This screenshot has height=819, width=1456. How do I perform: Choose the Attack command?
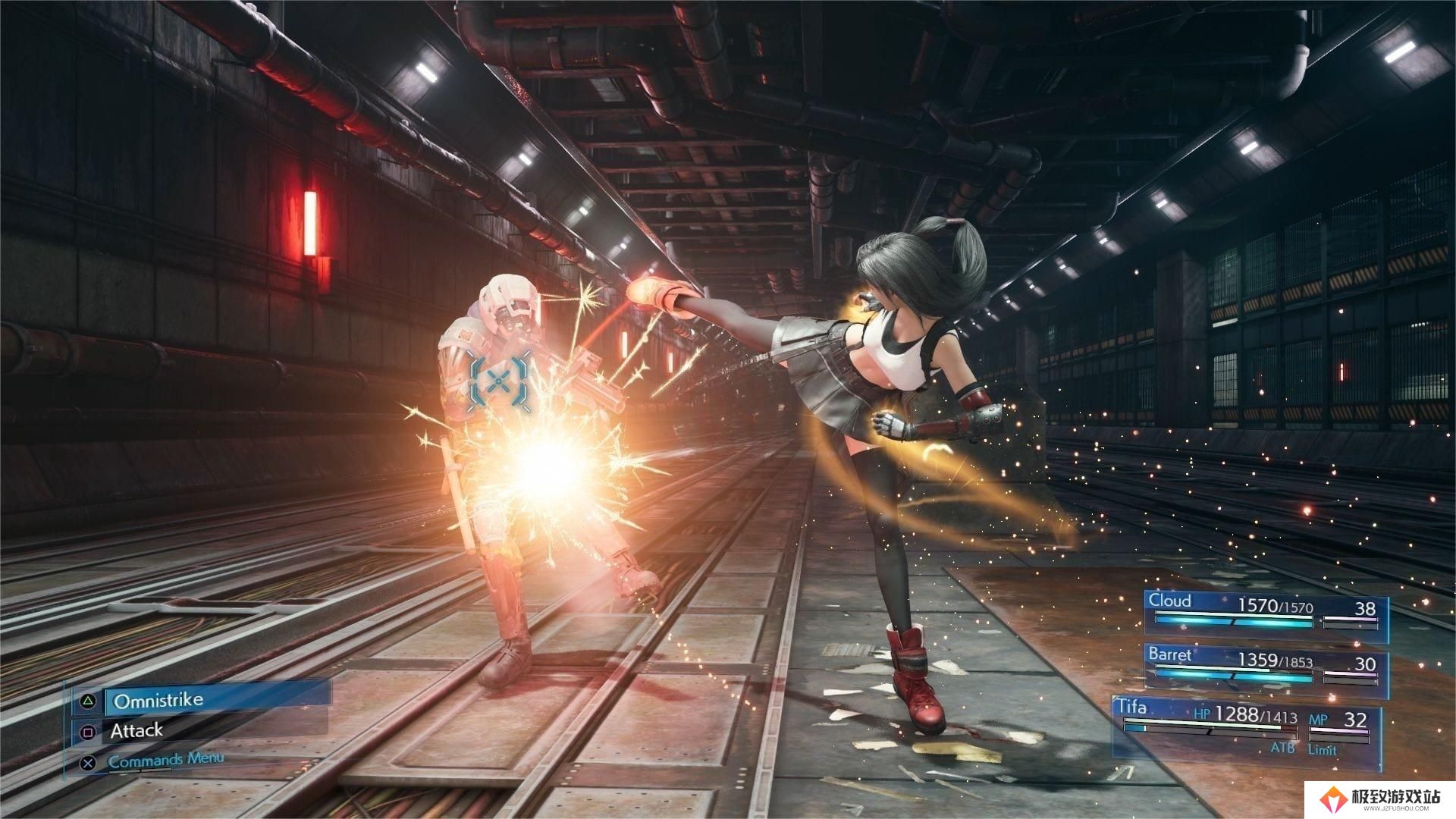[x=136, y=731]
